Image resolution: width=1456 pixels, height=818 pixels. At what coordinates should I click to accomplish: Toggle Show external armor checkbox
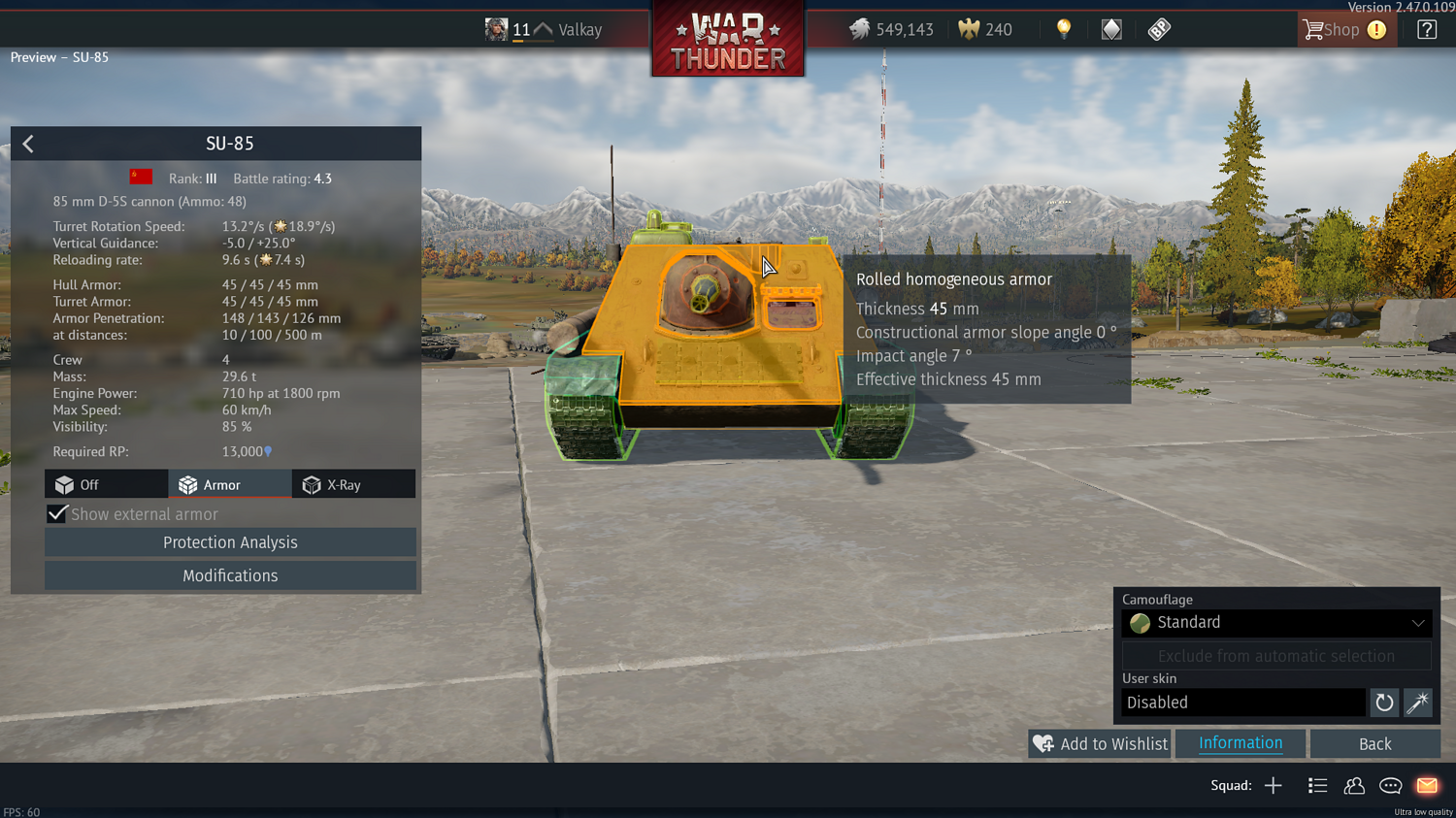(x=57, y=514)
